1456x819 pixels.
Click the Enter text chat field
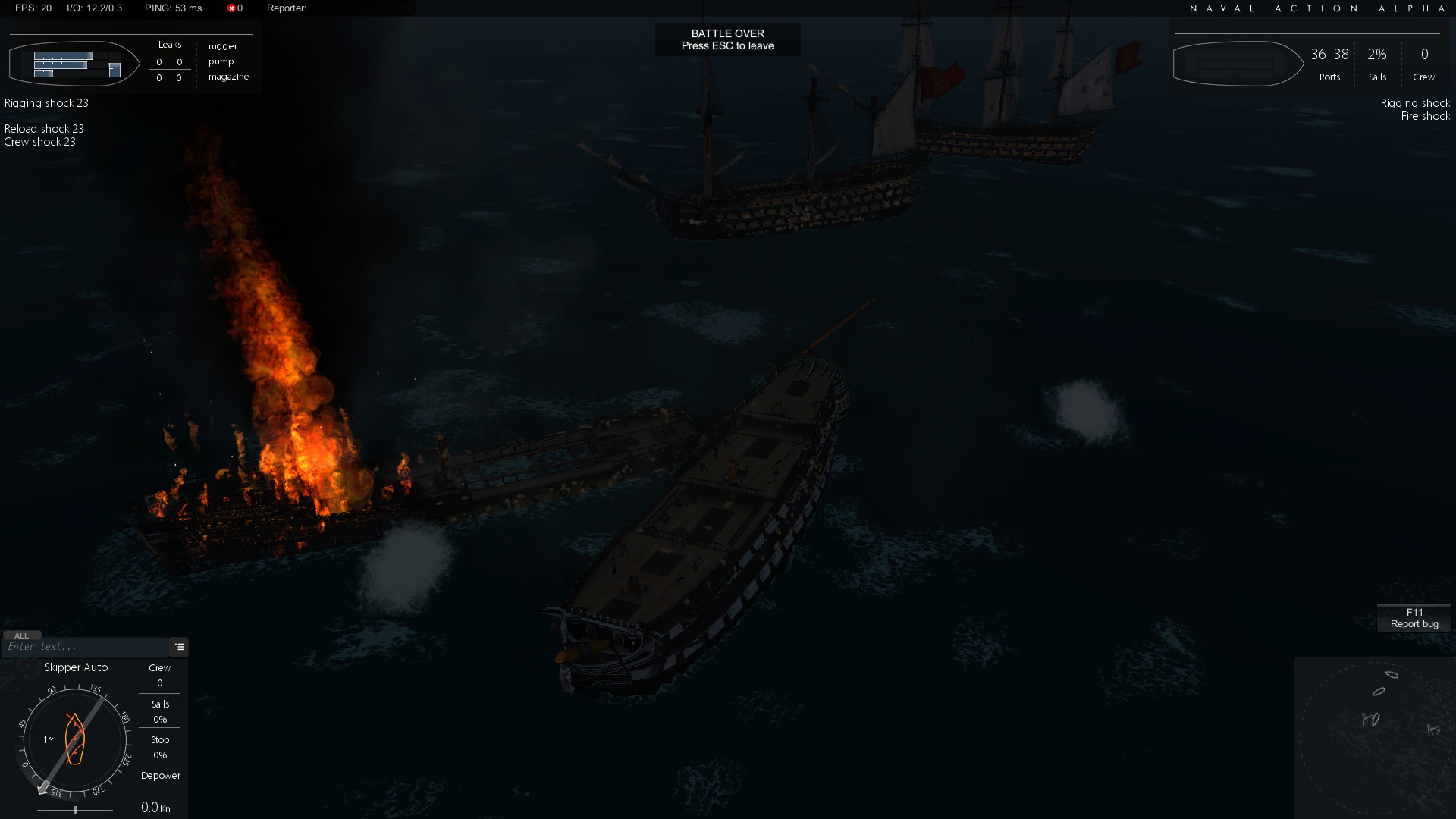(83, 647)
